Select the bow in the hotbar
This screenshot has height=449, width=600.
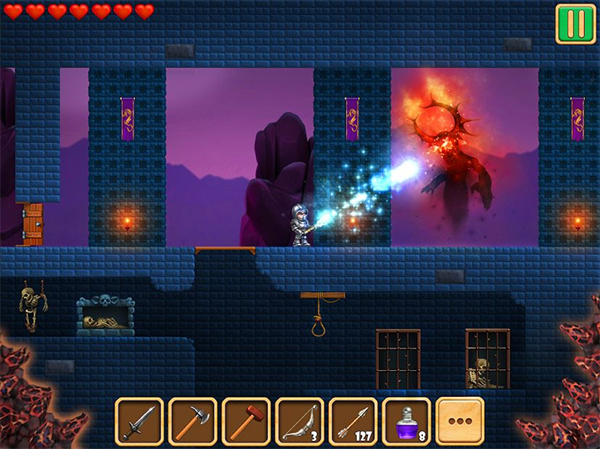[x=299, y=421]
